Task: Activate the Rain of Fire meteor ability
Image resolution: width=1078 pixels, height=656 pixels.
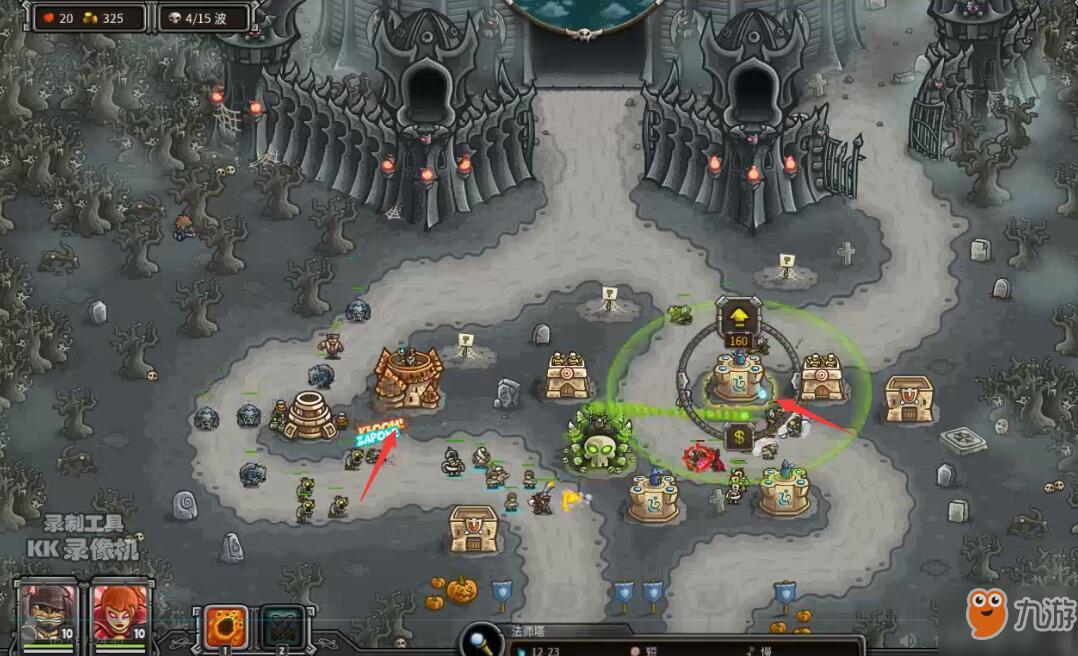Action: point(226,629)
